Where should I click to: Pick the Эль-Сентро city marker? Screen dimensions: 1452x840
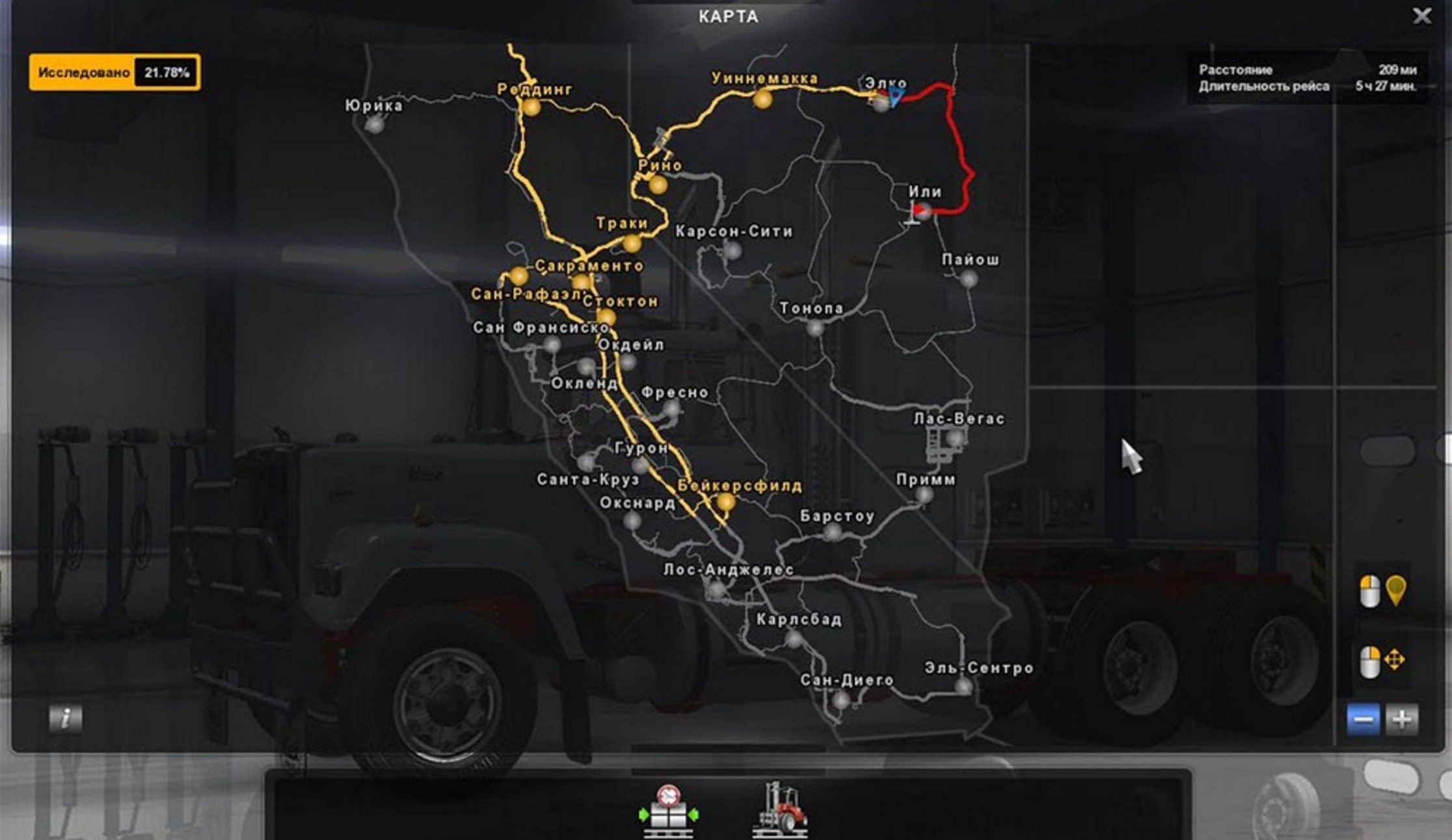click(x=963, y=686)
